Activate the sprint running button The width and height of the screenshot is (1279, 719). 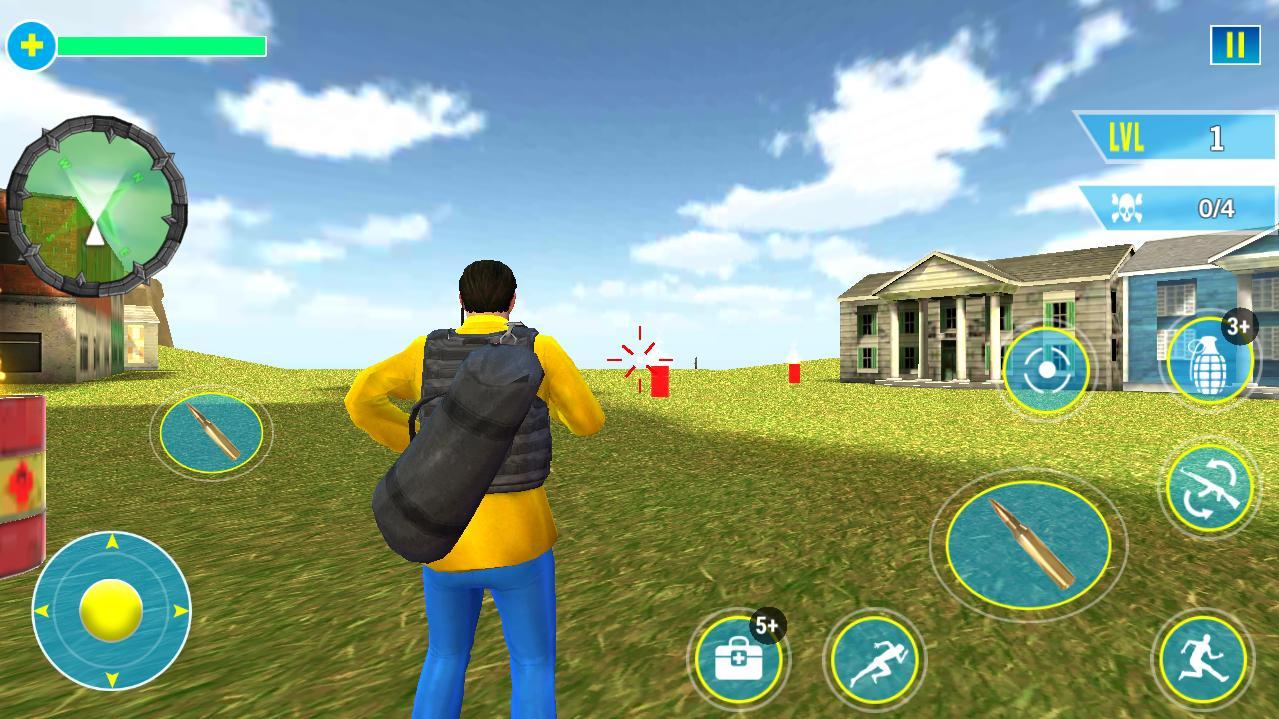[x=875, y=659]
